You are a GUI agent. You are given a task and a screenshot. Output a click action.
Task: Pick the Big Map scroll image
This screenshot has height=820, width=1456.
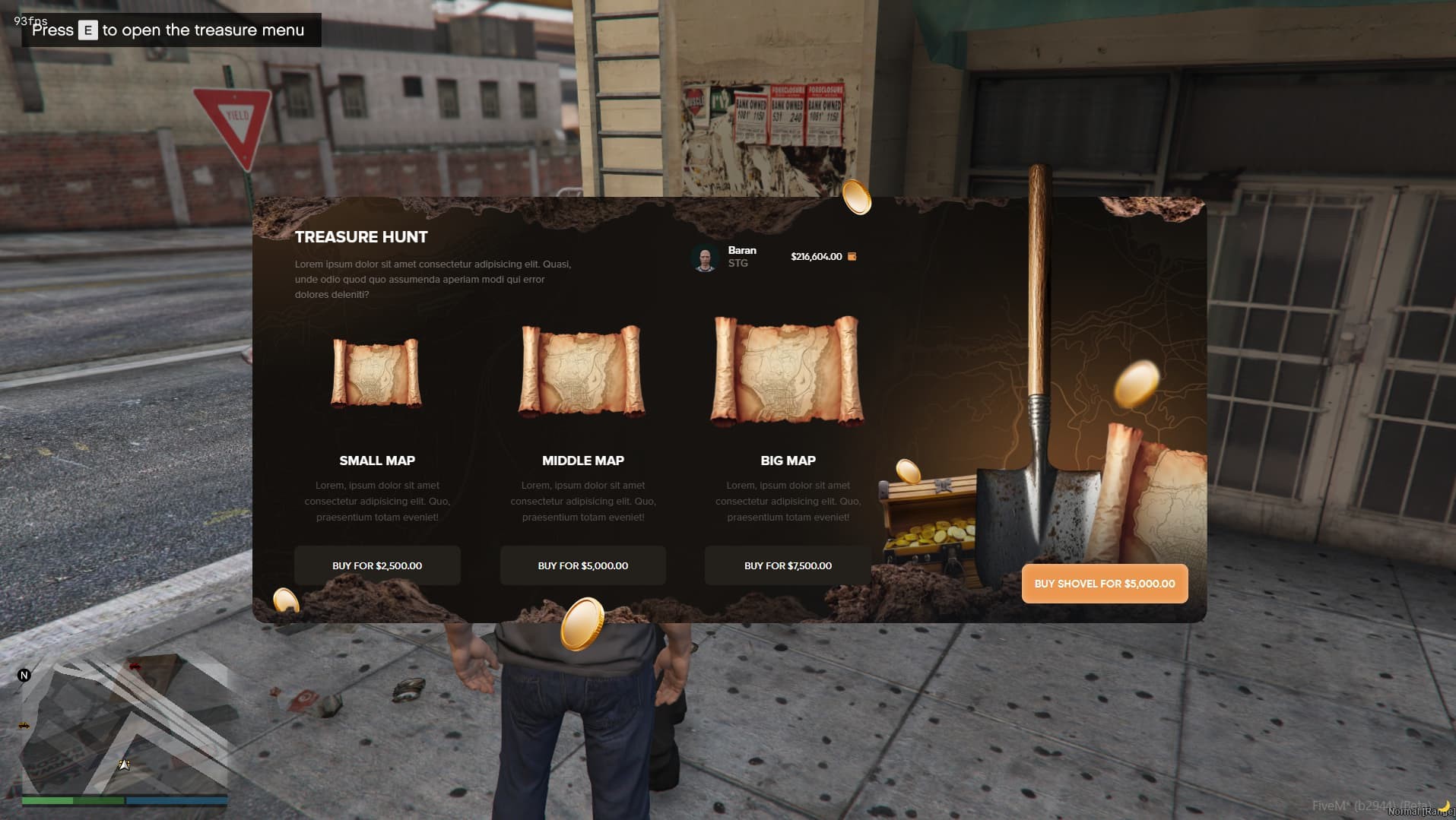pyautogui.click(x=788, y=369)
